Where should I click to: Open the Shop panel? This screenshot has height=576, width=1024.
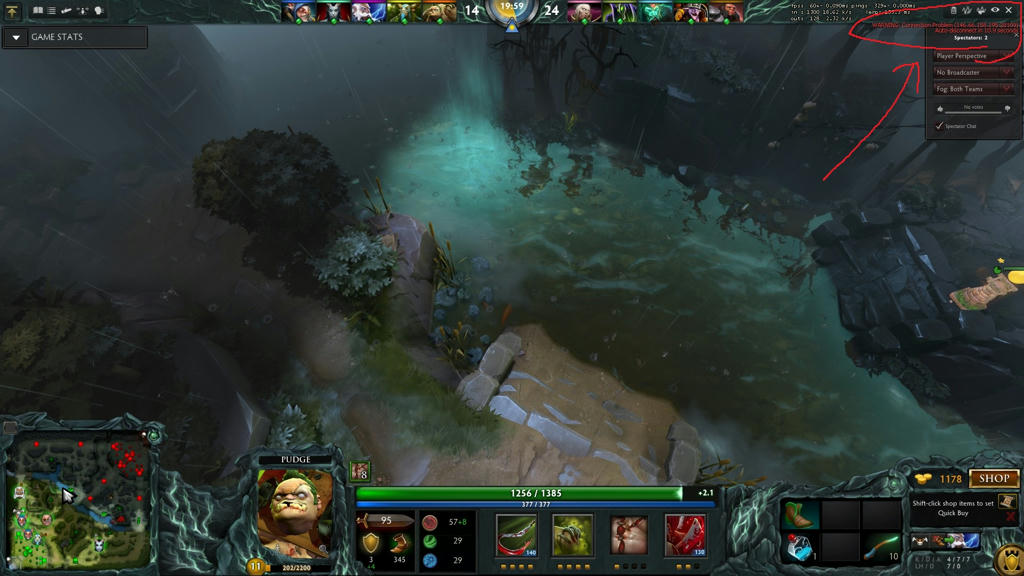click(994, 479)
